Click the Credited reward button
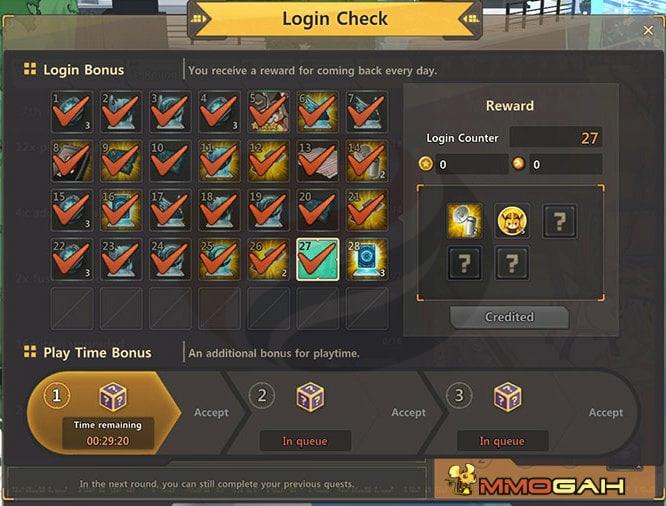This screenshot has height=506, width=666. click(x=509, y=317)
